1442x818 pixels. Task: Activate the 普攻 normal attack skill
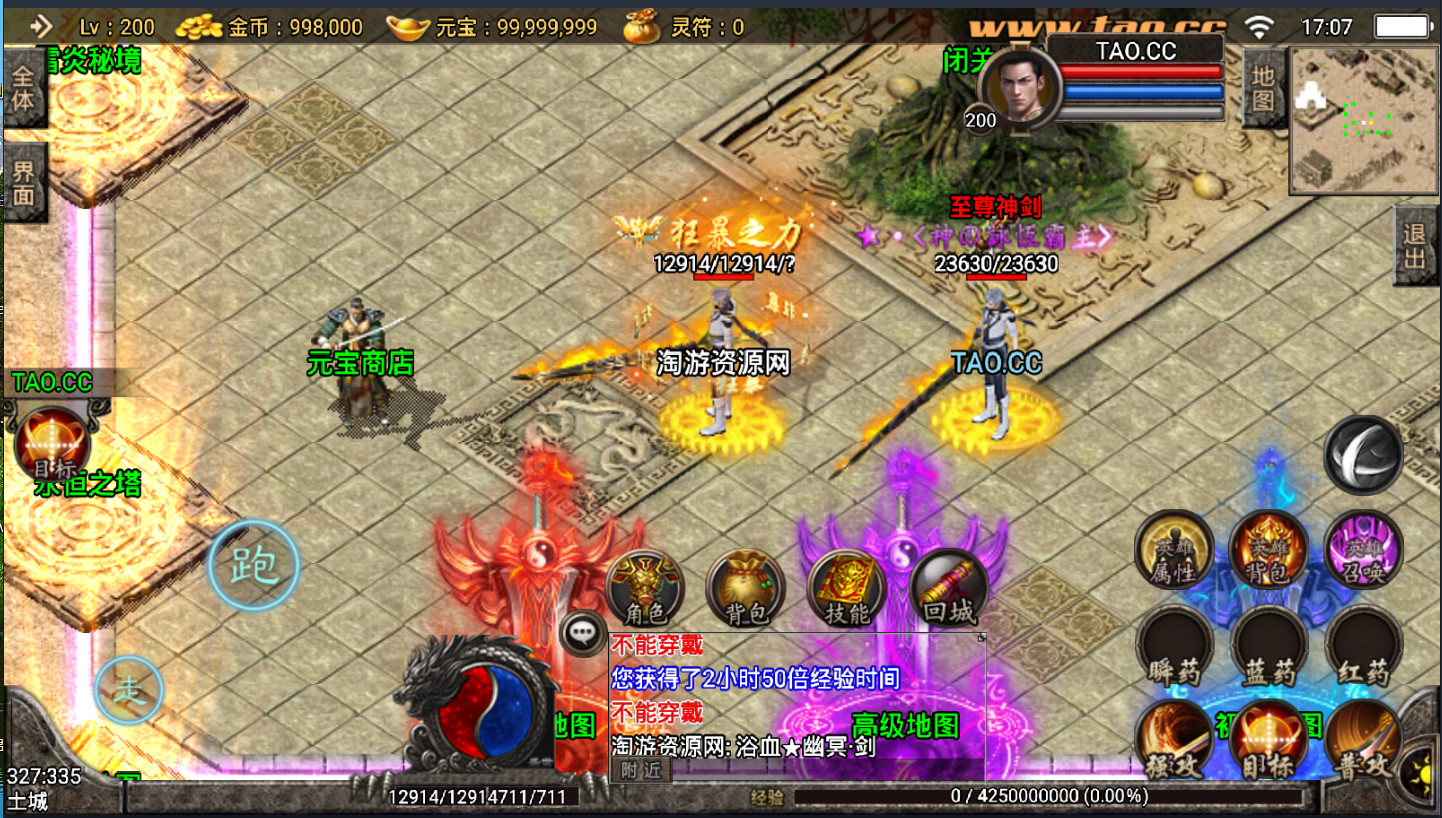tap(1363, 740)
